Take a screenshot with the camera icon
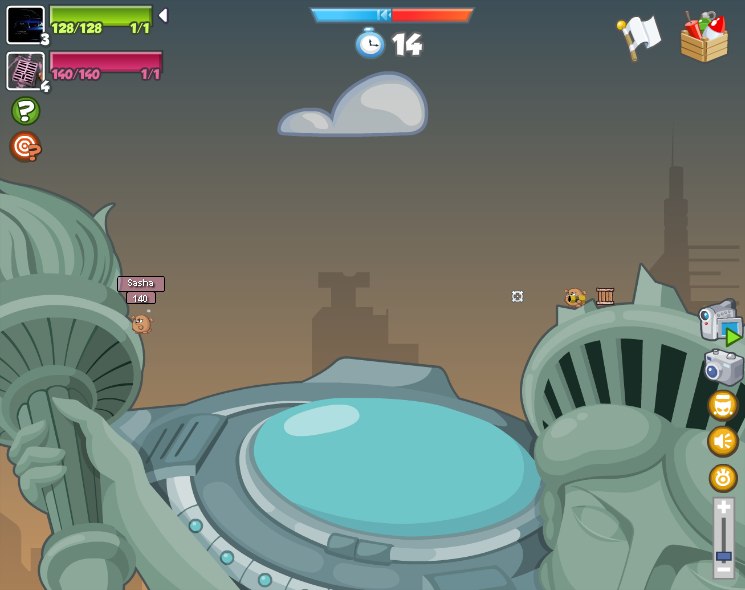The image size is (745, 590). (x=723, y=367)
